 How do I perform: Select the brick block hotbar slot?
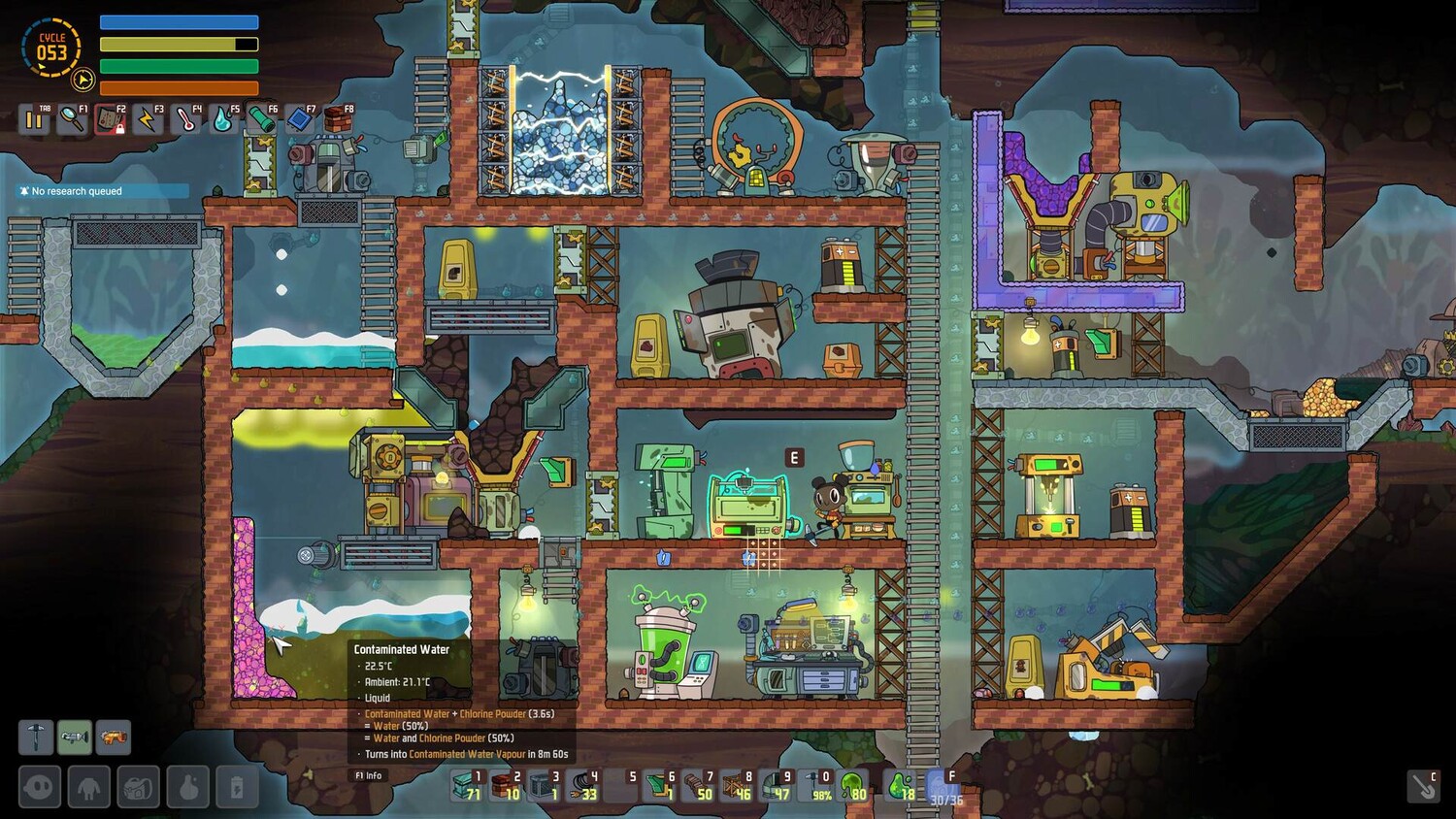[507, 785]
